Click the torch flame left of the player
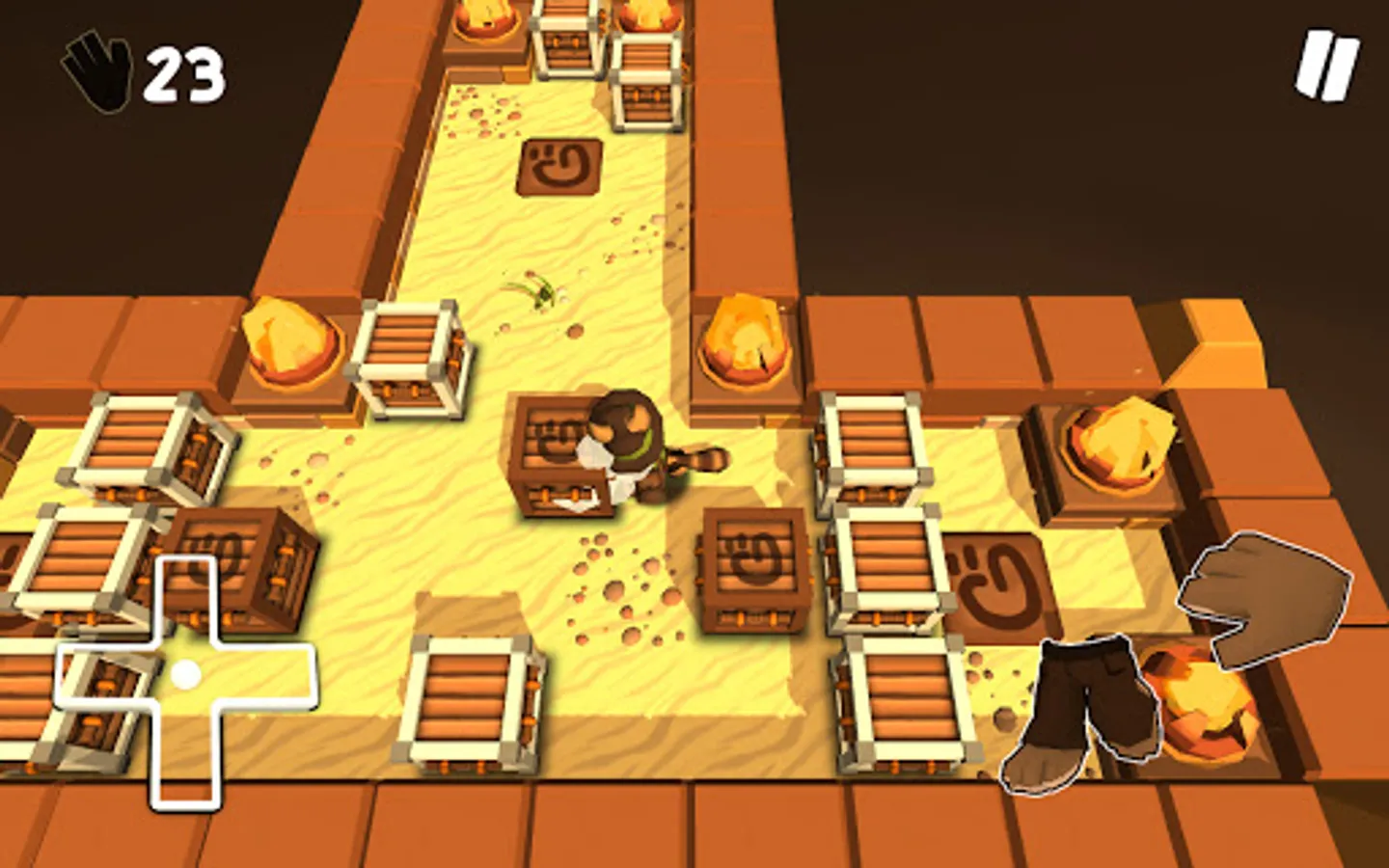This screenshot has height=868, width=1389. tap(289, 342)
